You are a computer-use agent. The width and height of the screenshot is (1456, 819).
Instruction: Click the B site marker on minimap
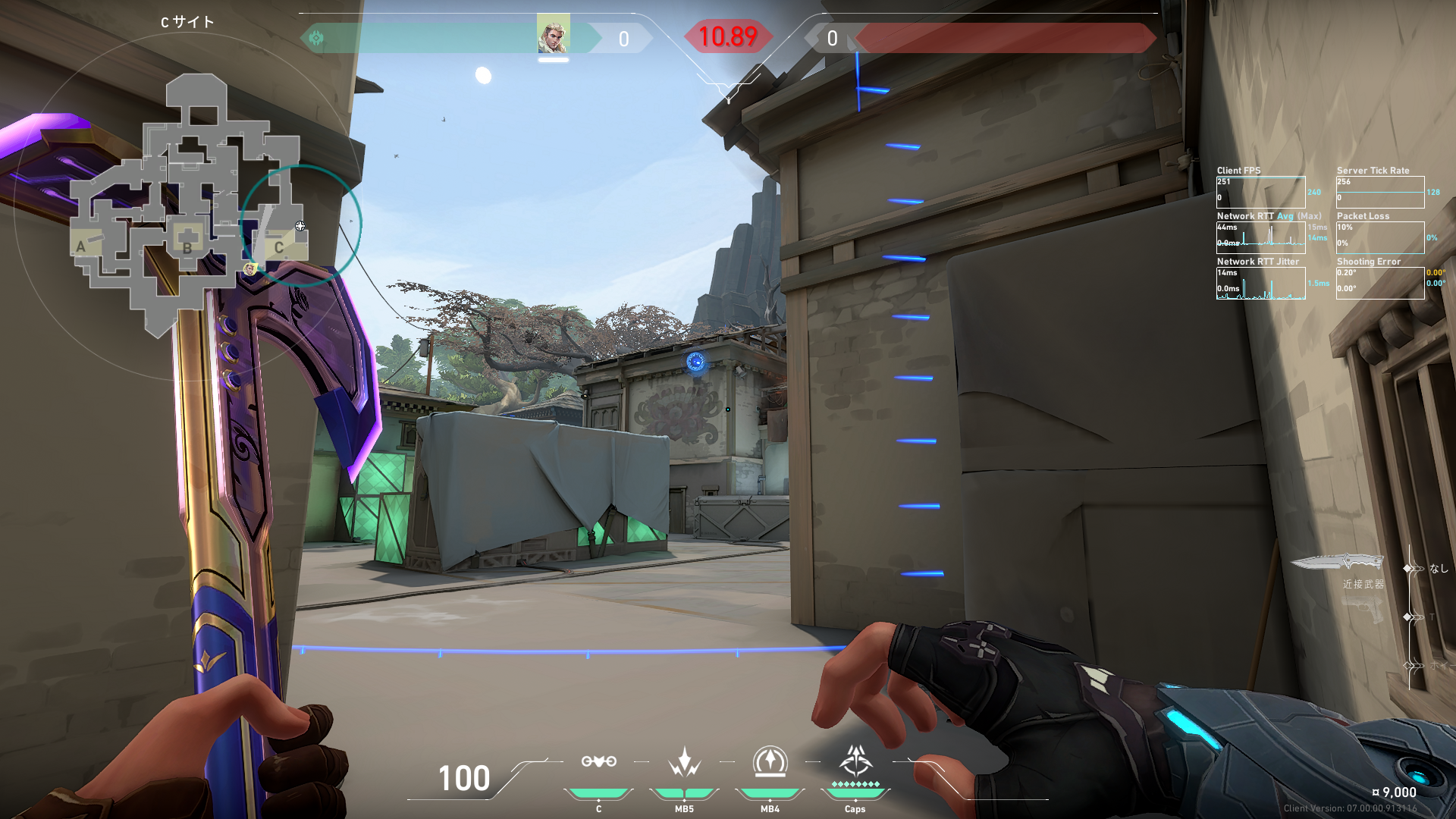187,246
